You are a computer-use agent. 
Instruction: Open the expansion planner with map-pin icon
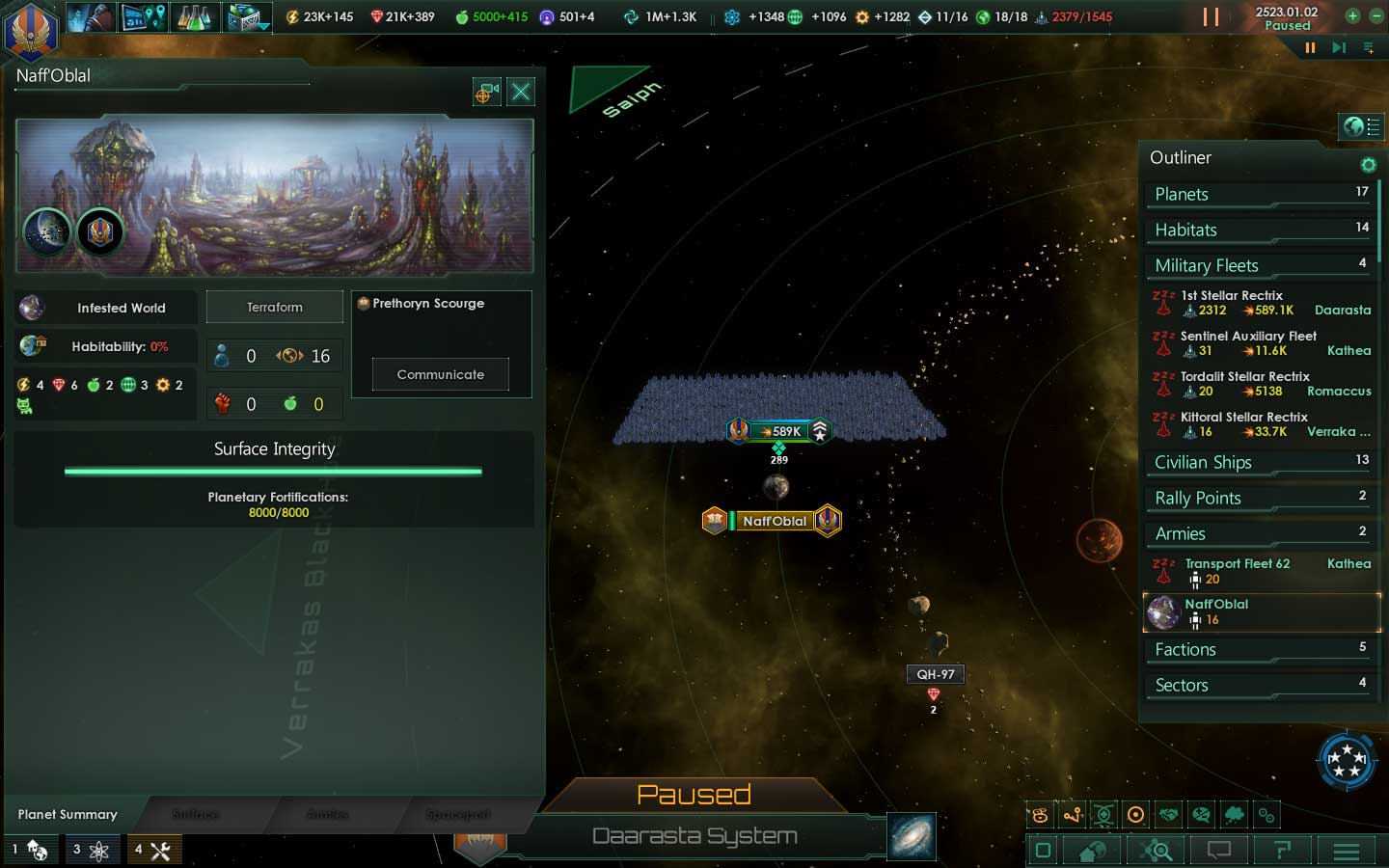[x=143, y=16]
